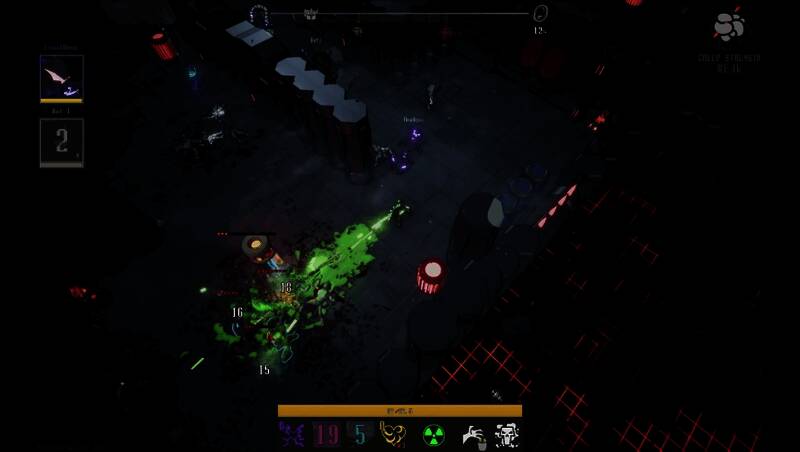Open the grey cluster icon objective tracker
The height and width of the screenshot is (452, 800).
(729, 27)
